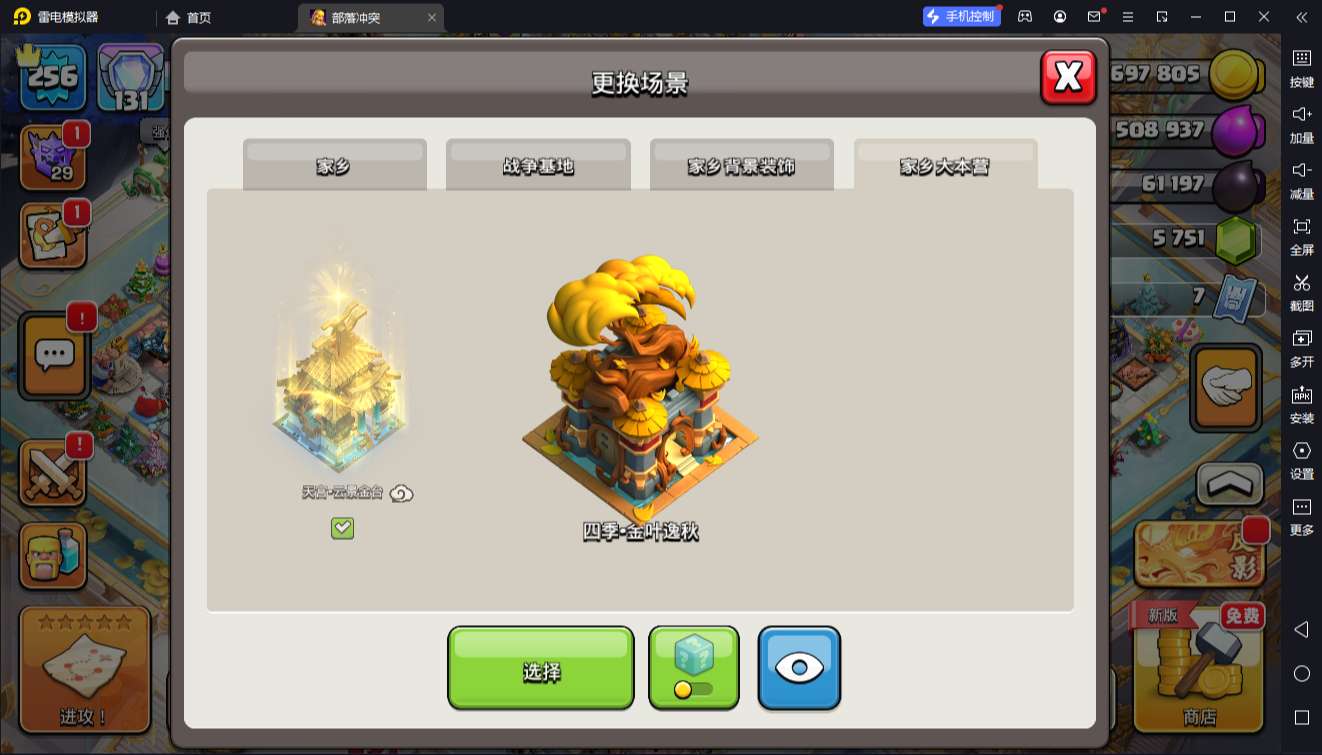Image resolution: width=1322 pixels, height=755 pixels.
Task: Open the barbarian army training icon
Action: point(53,554)
